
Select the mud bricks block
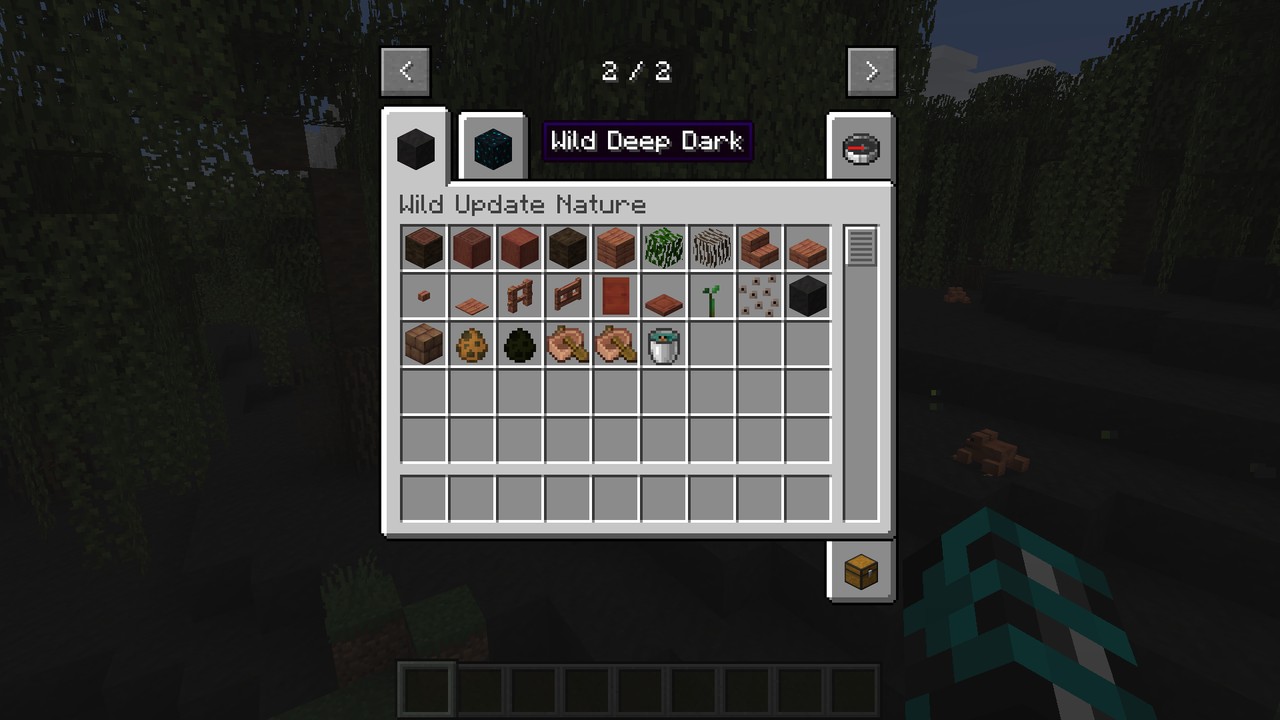pyautogui.click(x=424, y=345)
